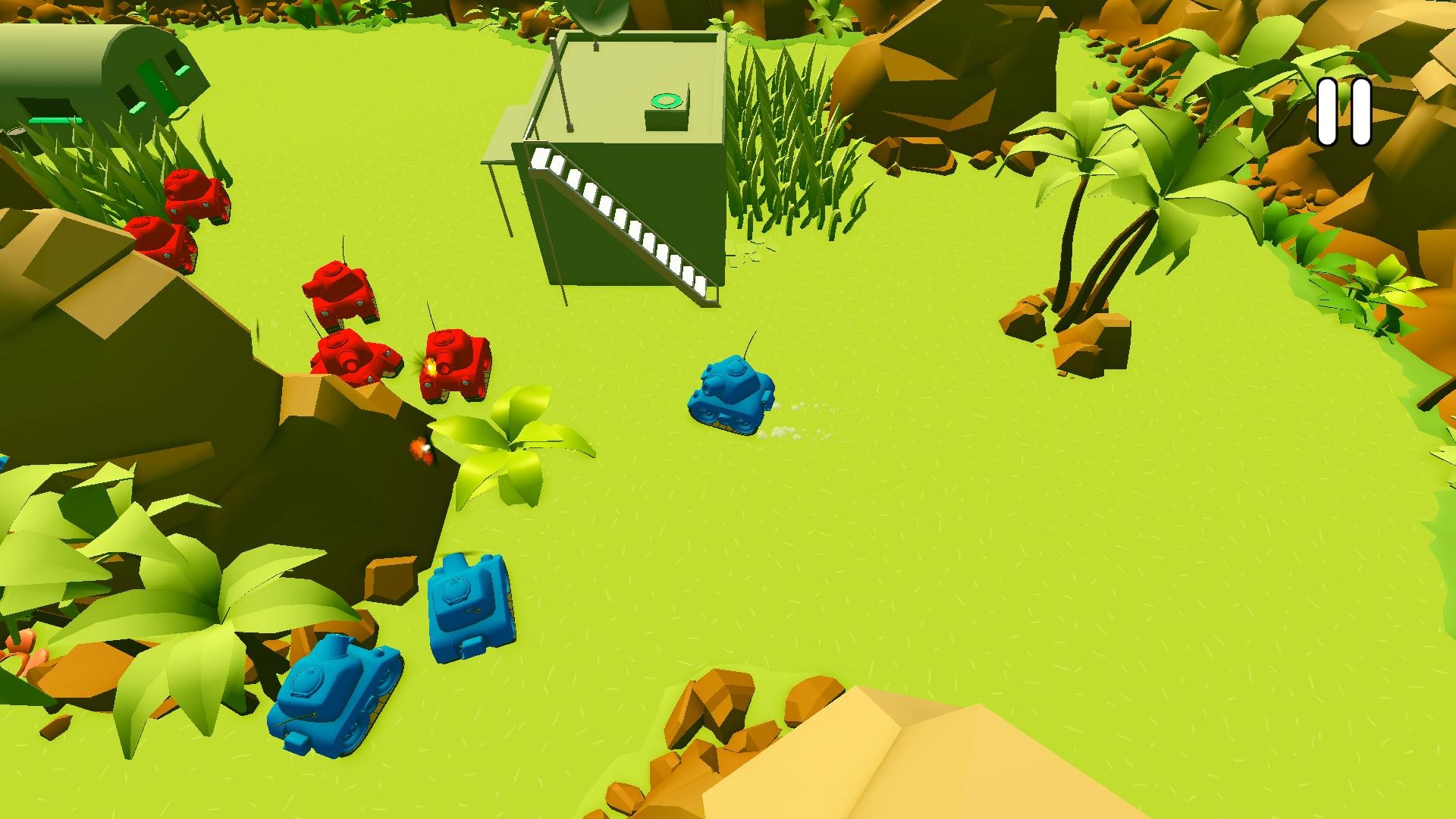Click the white ladder on the bunker
The height and width of the screenshot is (819, 1456).
[x=629, y=220]
